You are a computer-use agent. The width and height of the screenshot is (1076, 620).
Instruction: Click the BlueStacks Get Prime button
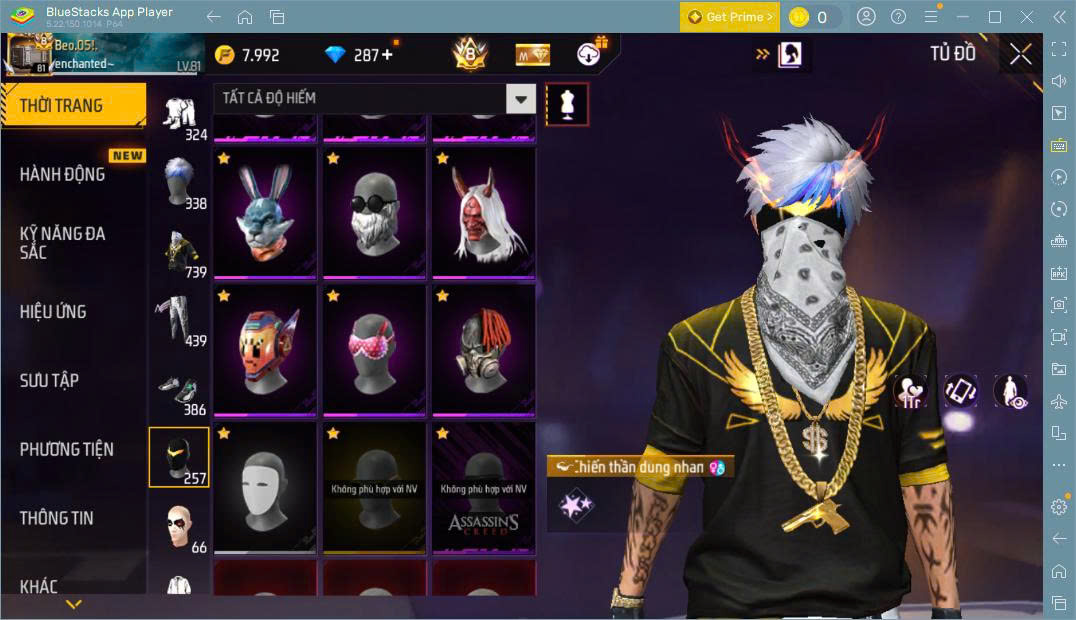point(729,17)
